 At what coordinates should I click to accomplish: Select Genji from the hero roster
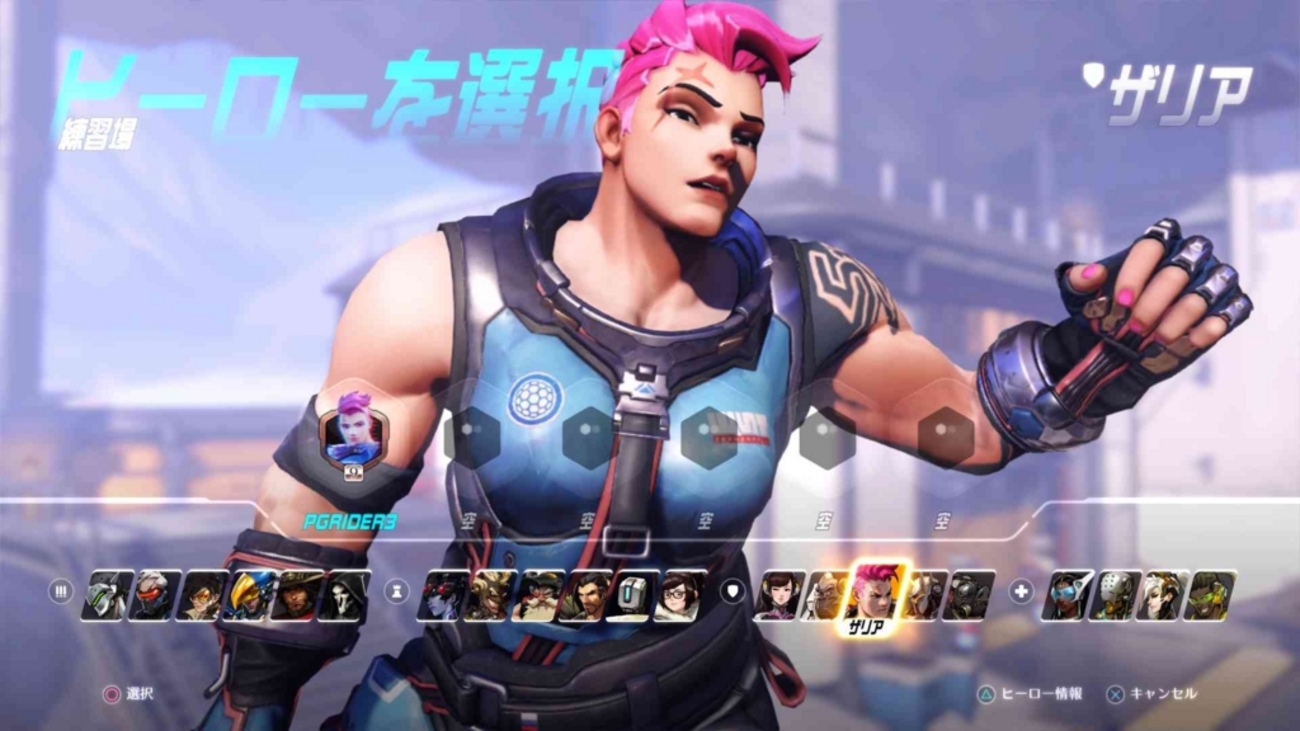pyautogui.click(x=108, y=595)
